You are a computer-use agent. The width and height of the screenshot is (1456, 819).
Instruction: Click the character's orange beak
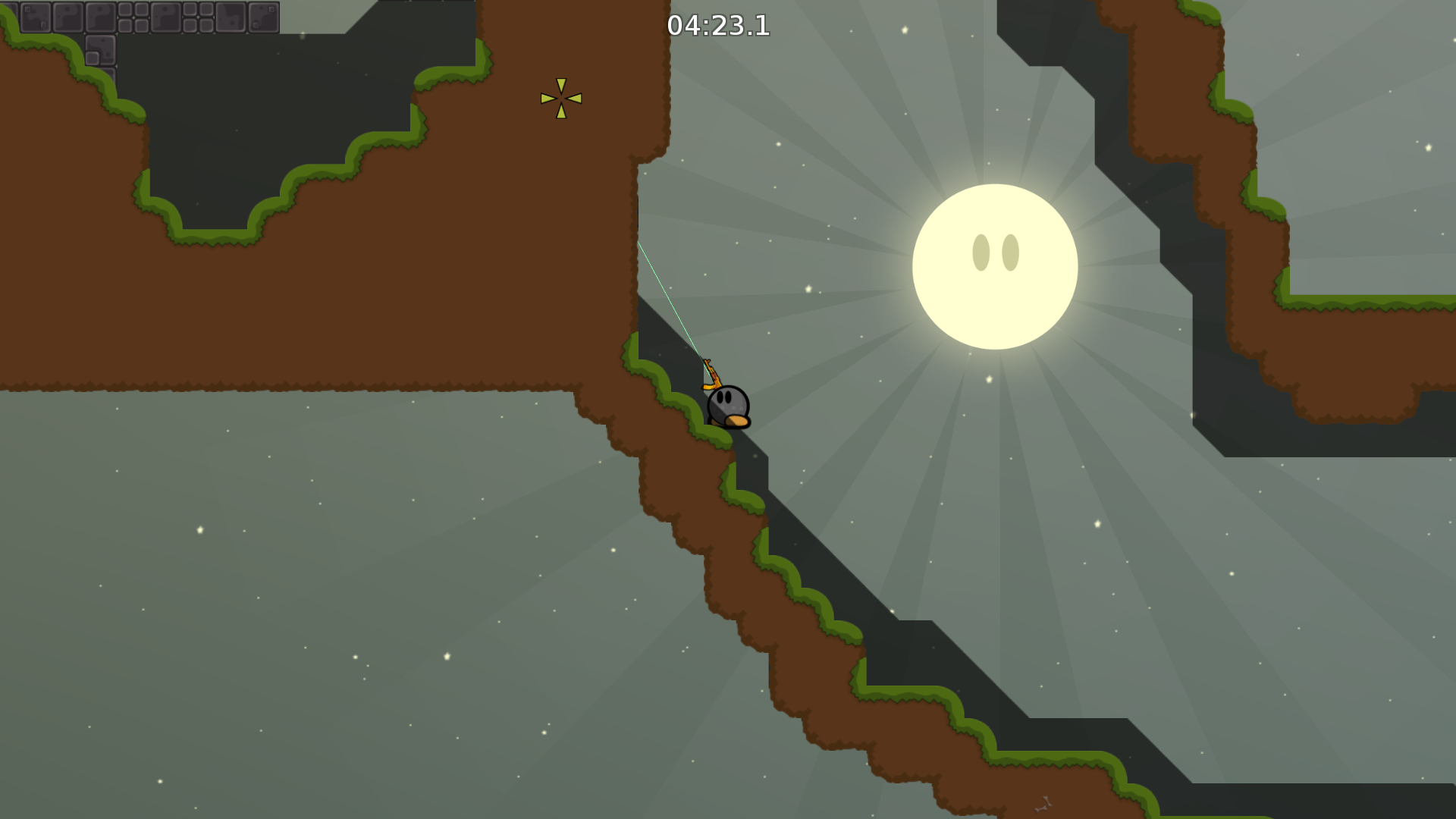[737, 419]
